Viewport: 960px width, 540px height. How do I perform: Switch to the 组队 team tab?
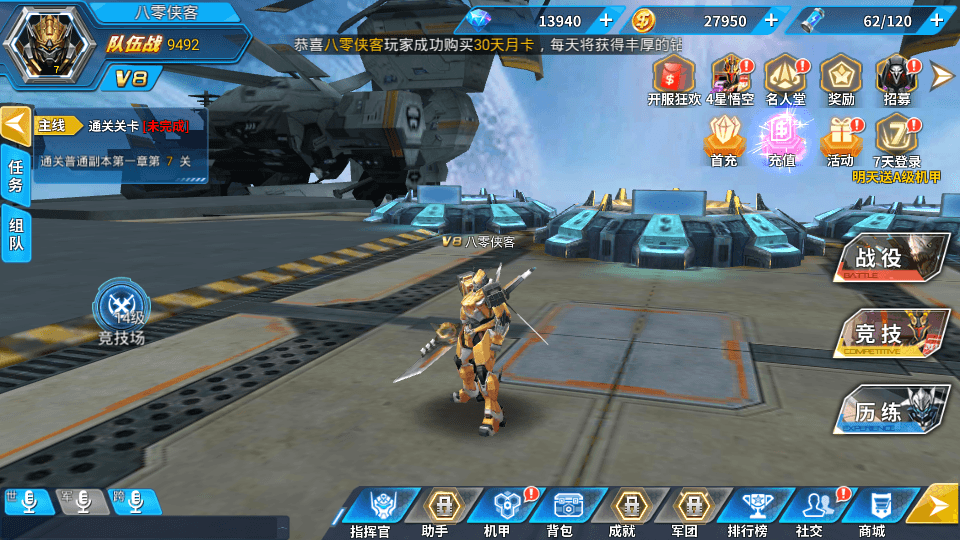point(16,235)
